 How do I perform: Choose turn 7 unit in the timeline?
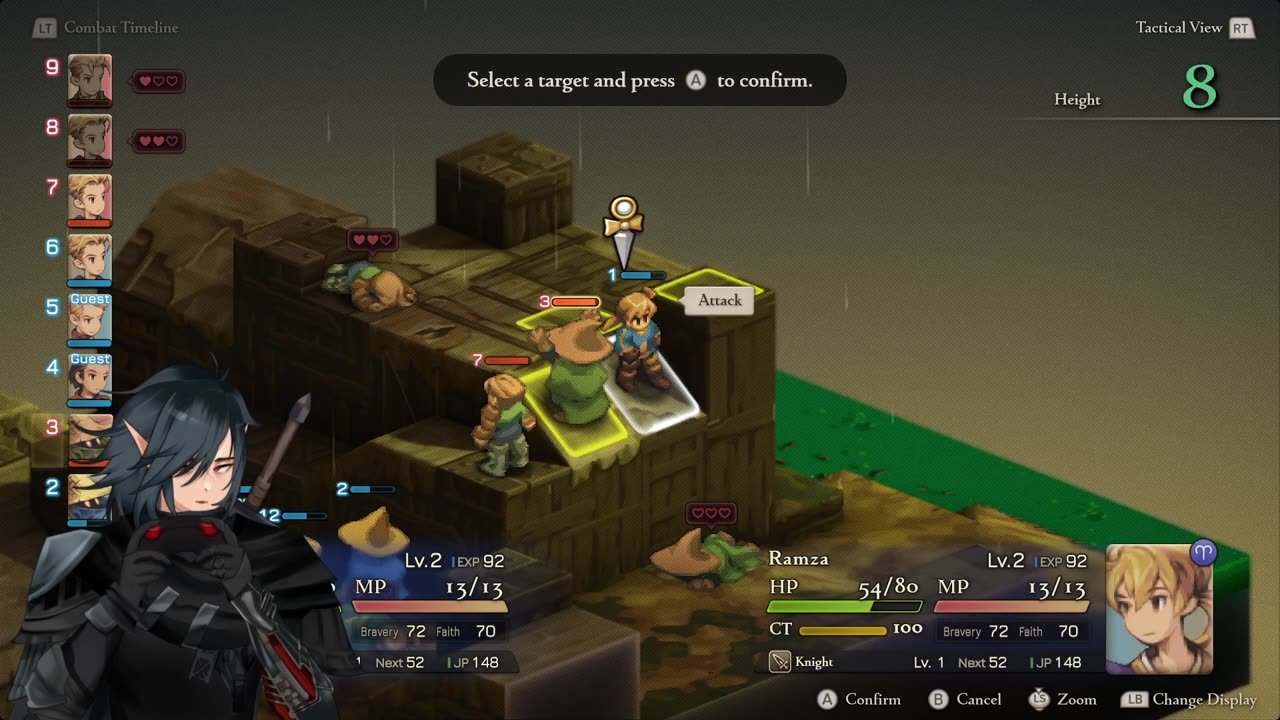(89, 199)
